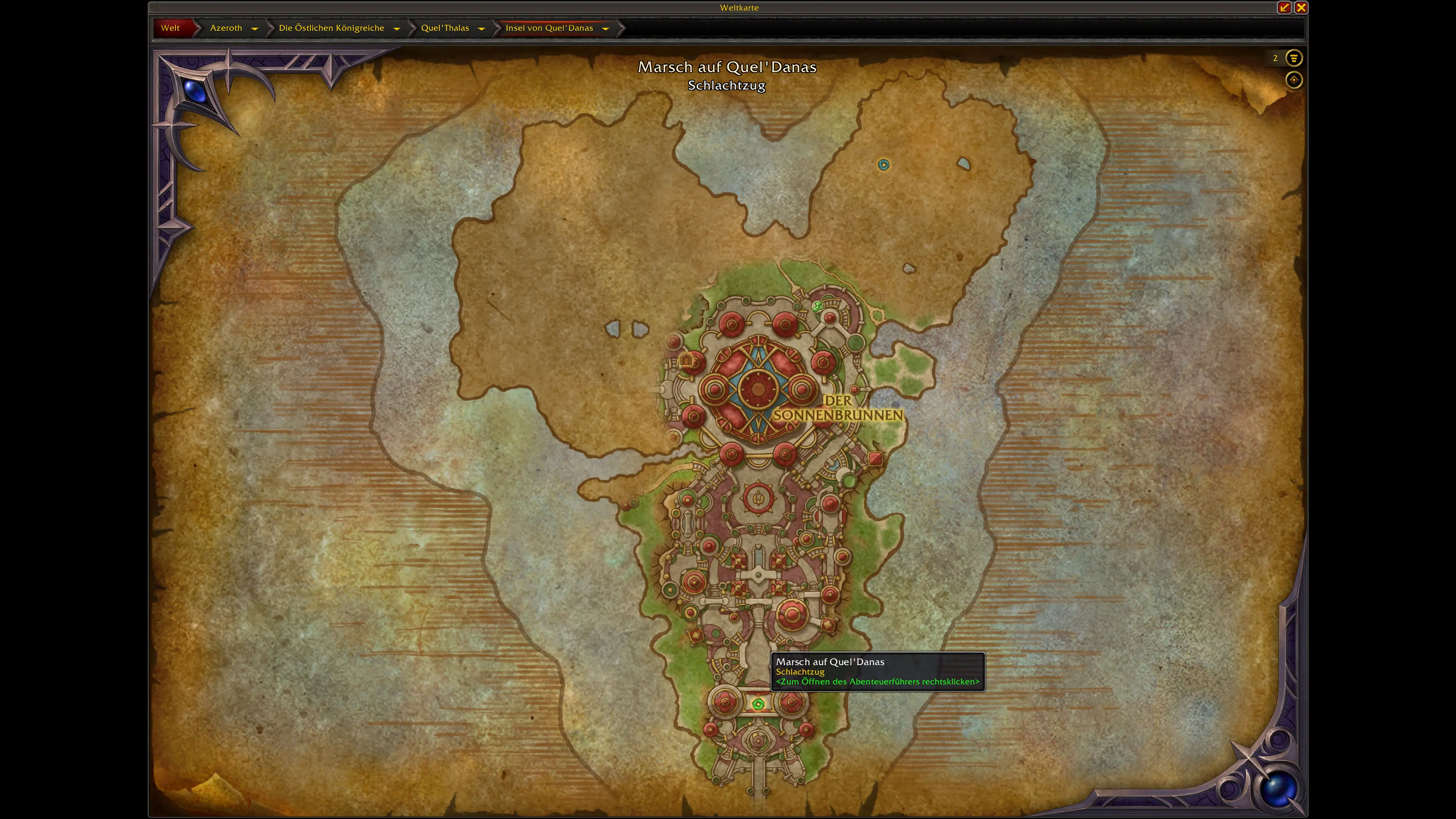The width and height of the screenshot is (1456, 819).
Task: Click the Insel von Quel'Danas breadcrumb
Action: click(x=549, y=28)
